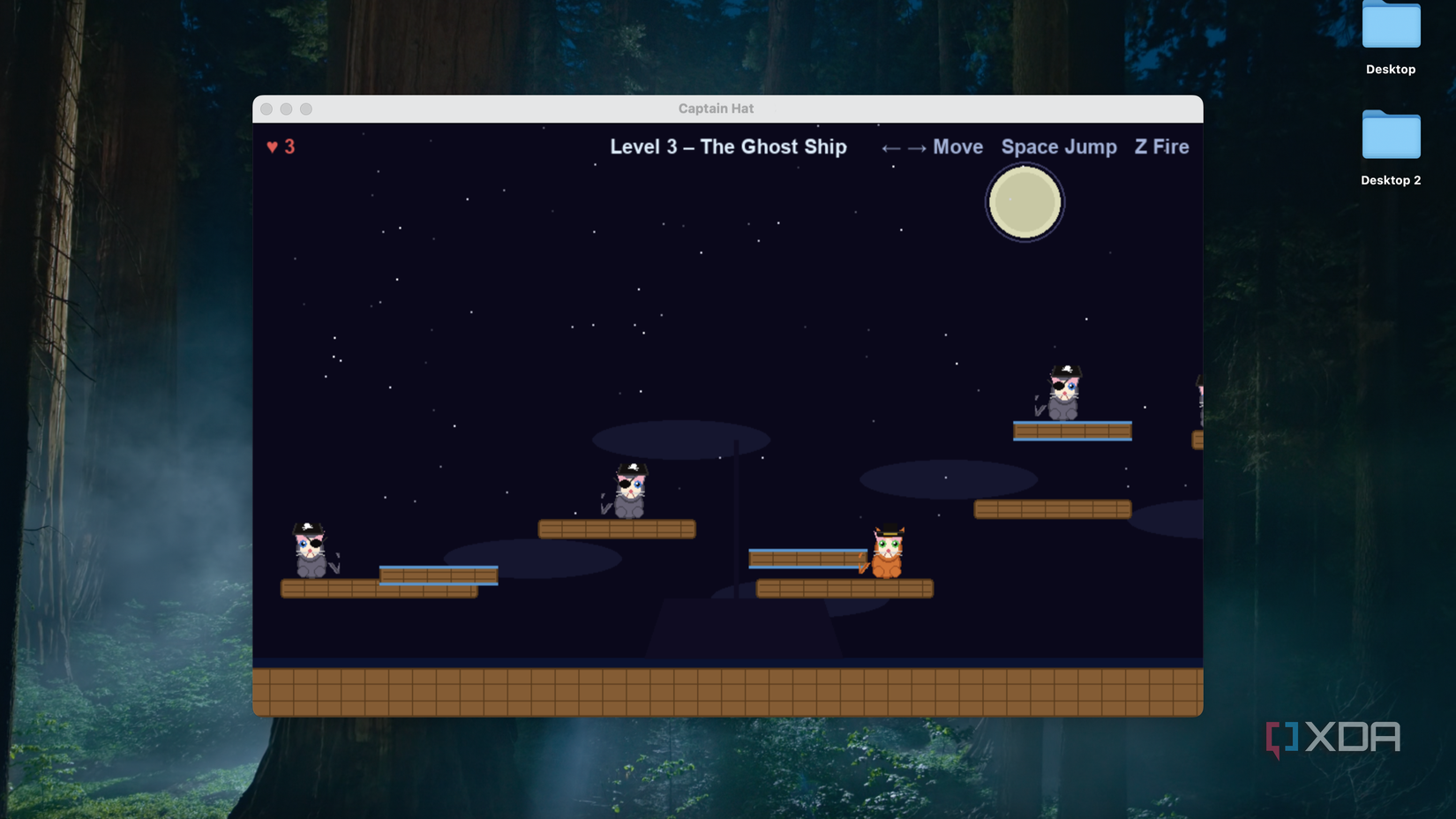Click the Space Jump control hint
Image resolution: width=1456 pixels, height=819 pixels.
(x=1059, y=147)
